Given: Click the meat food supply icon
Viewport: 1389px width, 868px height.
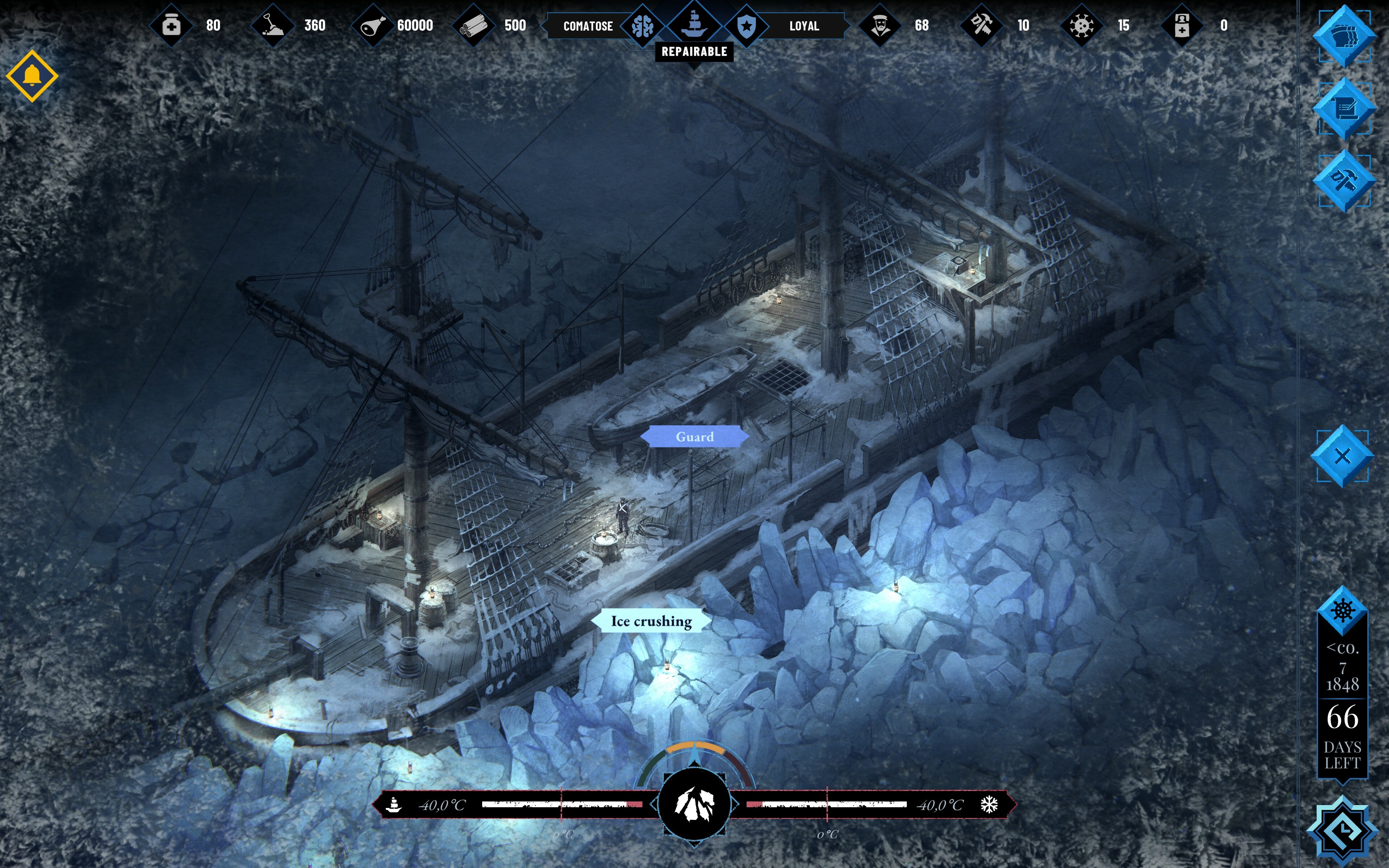Looking at the screenshot, I should click(x=373, y=26).
